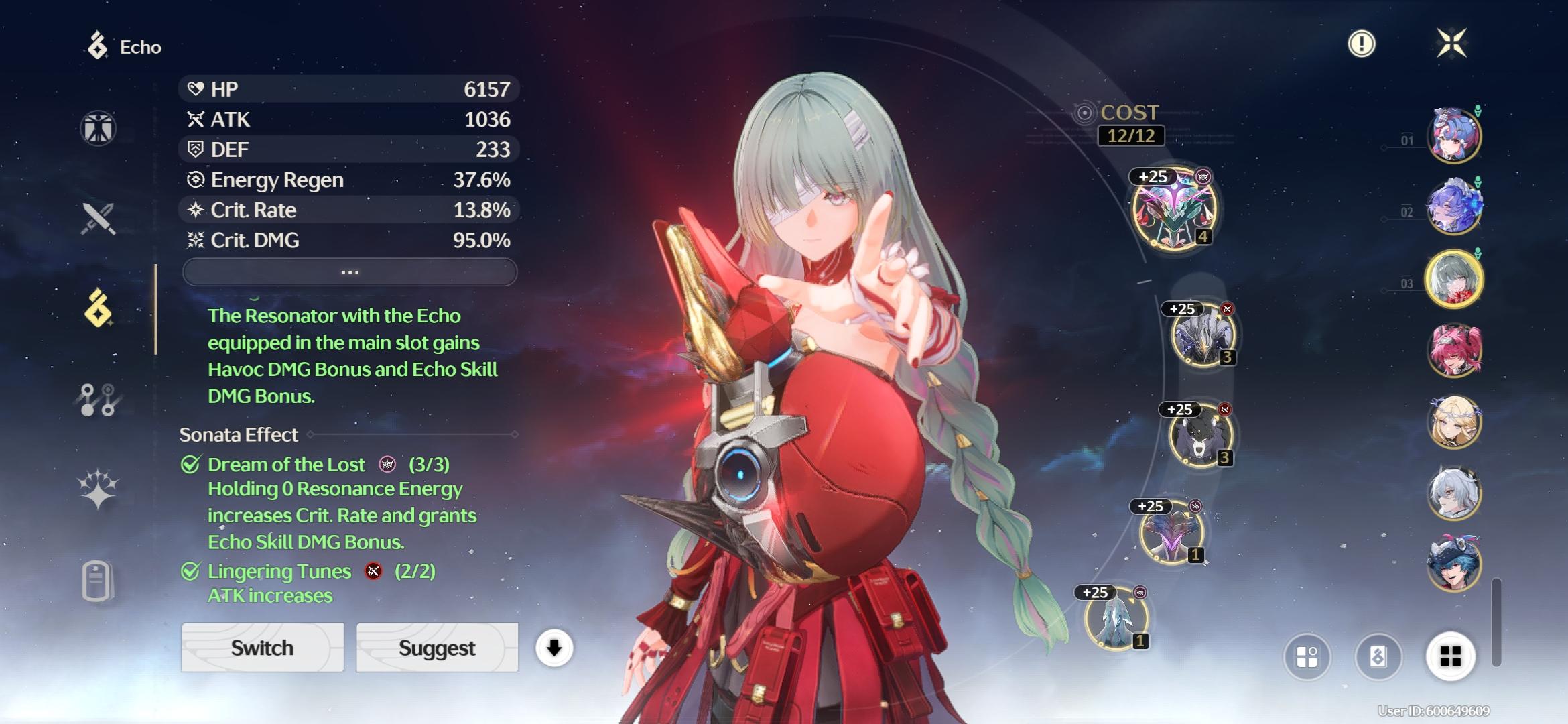Image resolution: width=1568 pixels, height=724 pixels.
Task: Expand the full stats list with the ellipsis
Action: pyautogui.click(x=350, y=272)
